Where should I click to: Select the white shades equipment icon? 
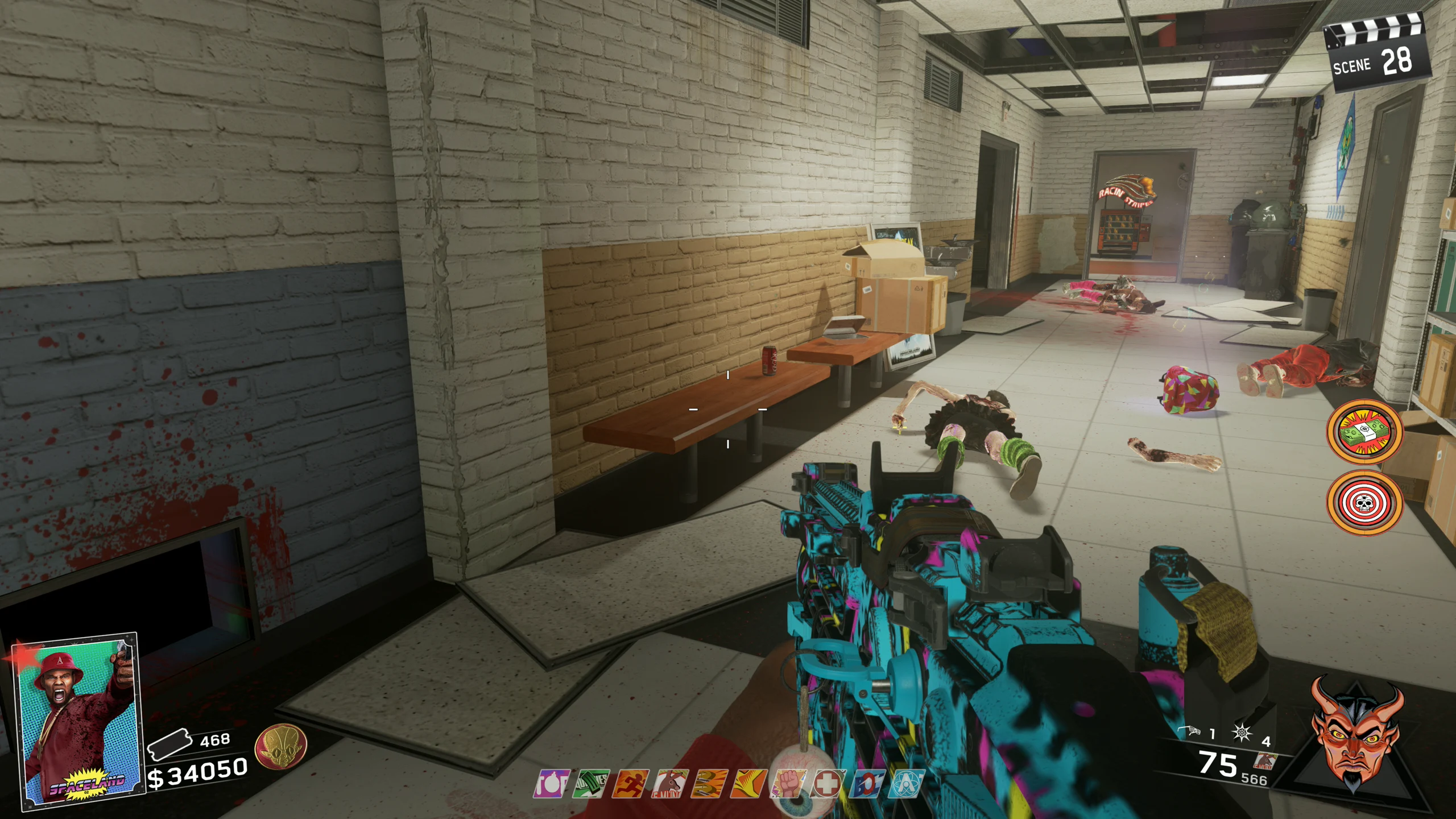[1188, 731]
